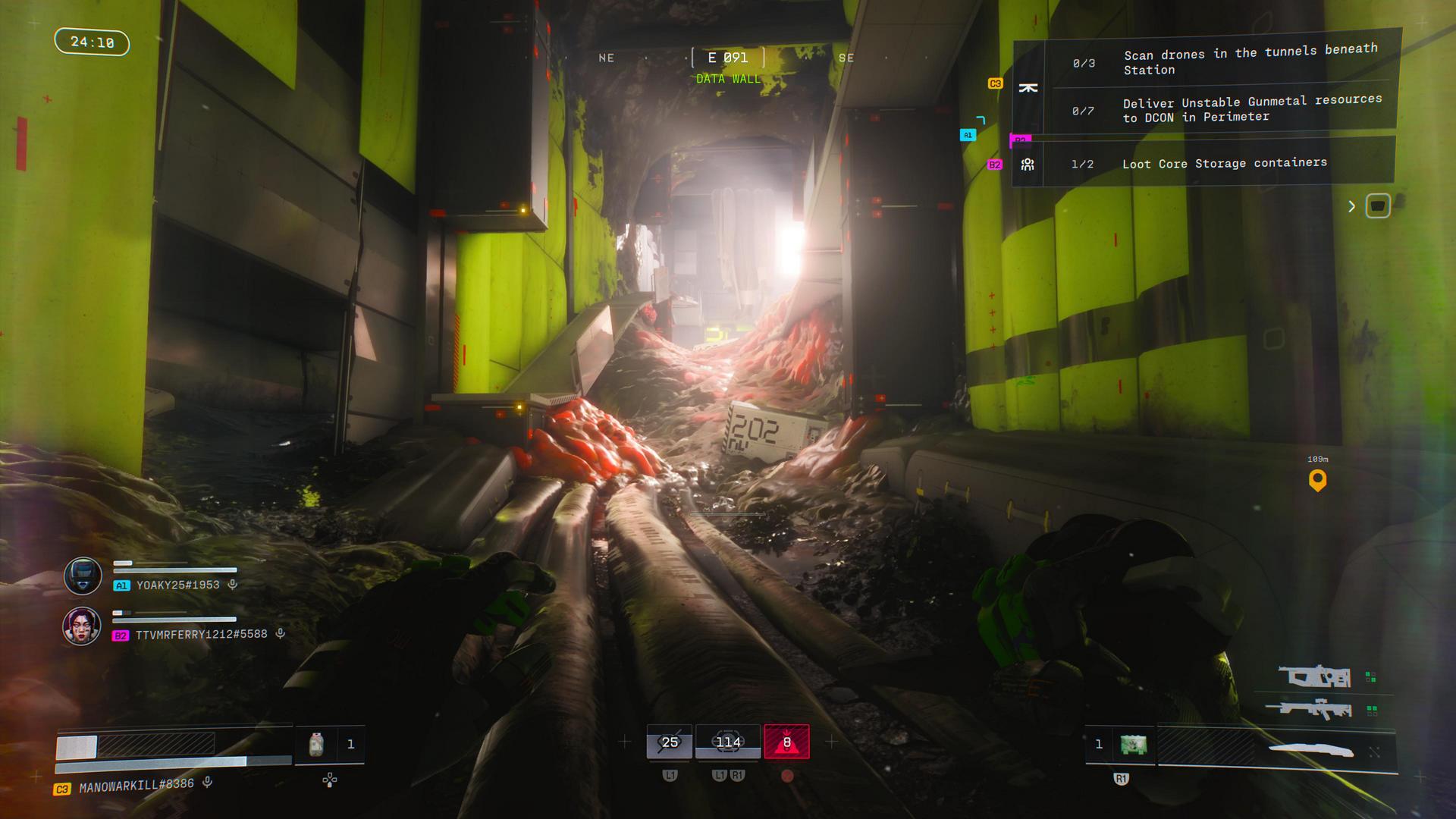Select the Scan drones objective entry

coord(1250,61)
